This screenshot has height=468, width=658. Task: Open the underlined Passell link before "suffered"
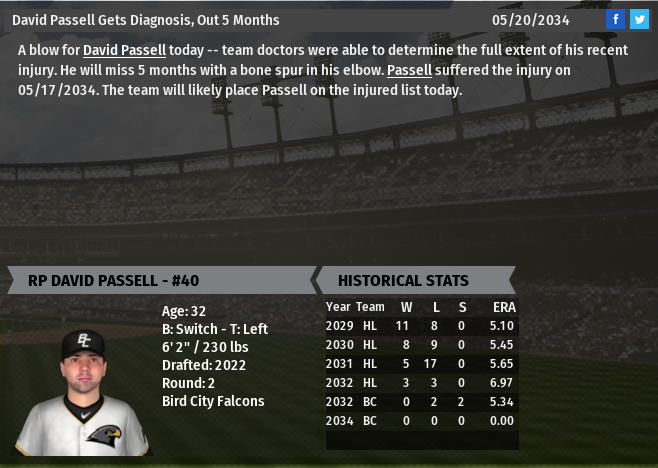point(408,70)
